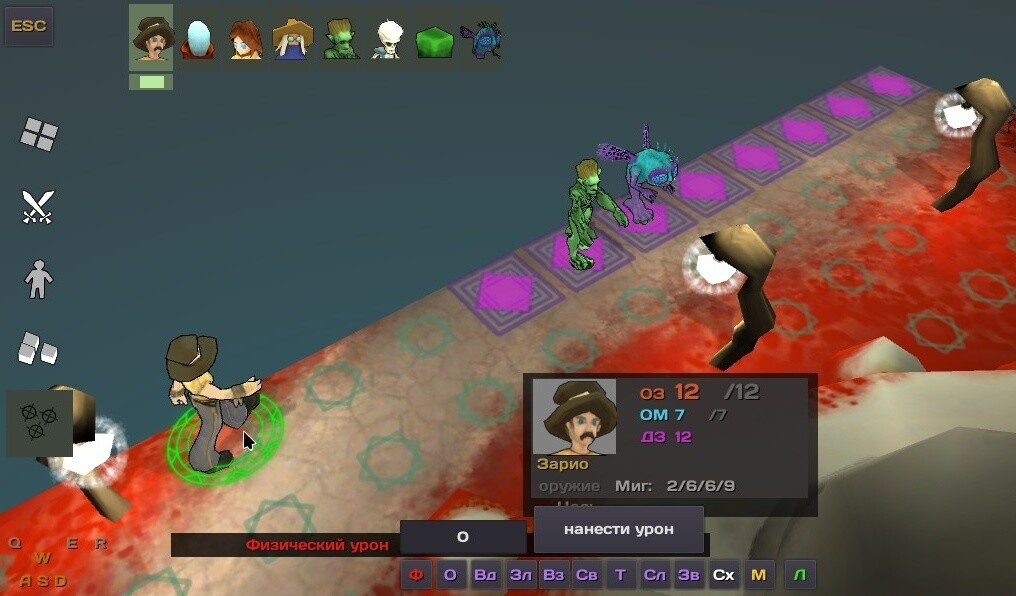Viewport: 1016px width, 596px height.
Task: Choose the red "Ф" damage type
Action: (x=416, y=575)
